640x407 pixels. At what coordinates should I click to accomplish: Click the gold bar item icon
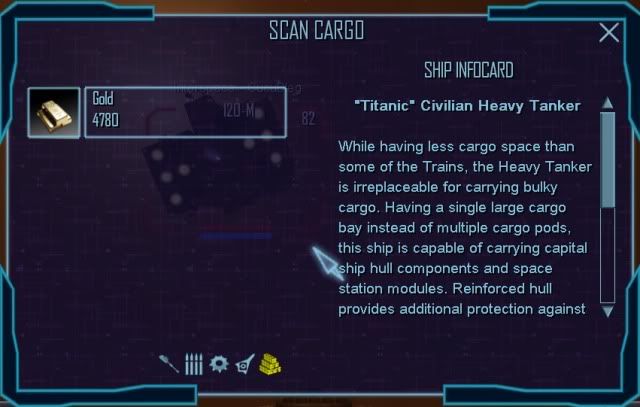coord(54,112)
